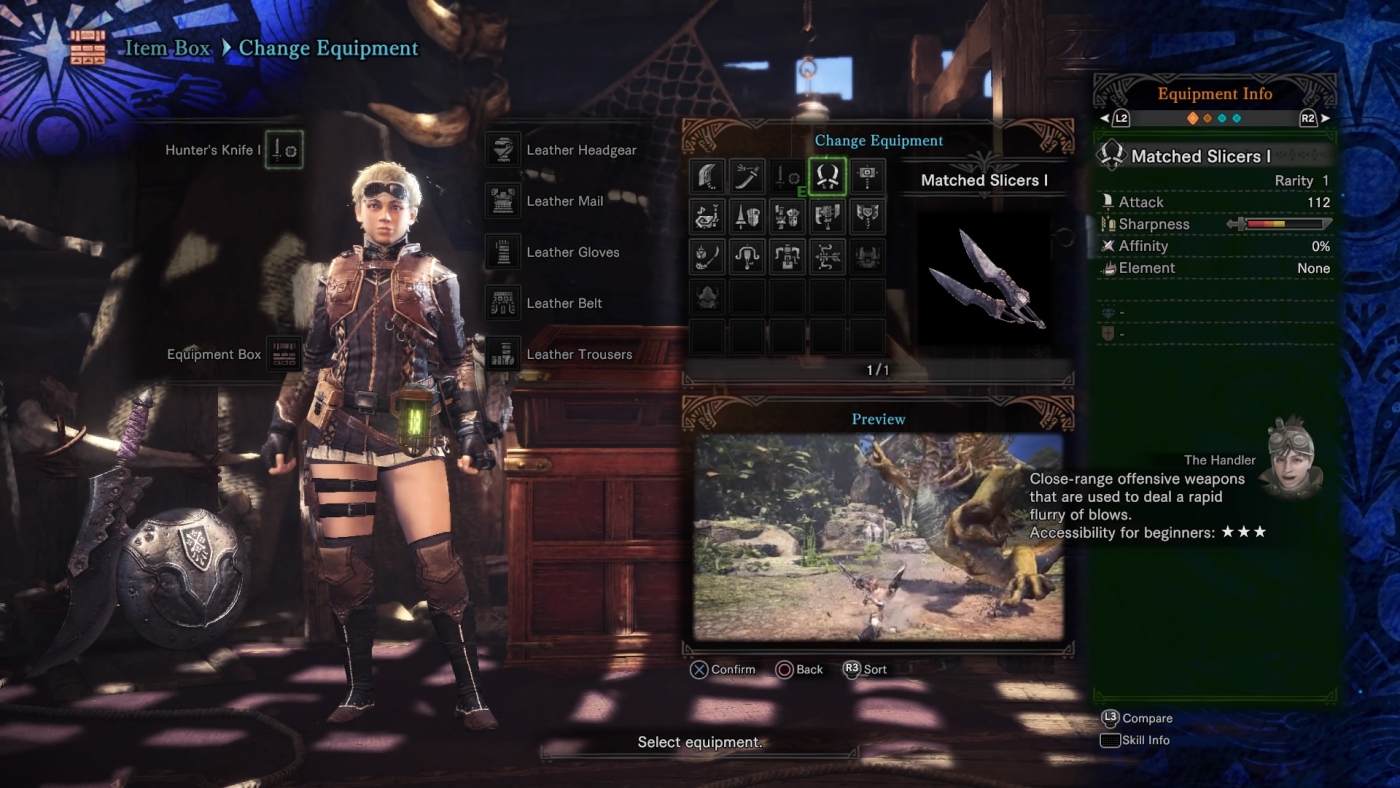
Task: Click the Charge Blade weapon icon
Action: pos(867,216)
